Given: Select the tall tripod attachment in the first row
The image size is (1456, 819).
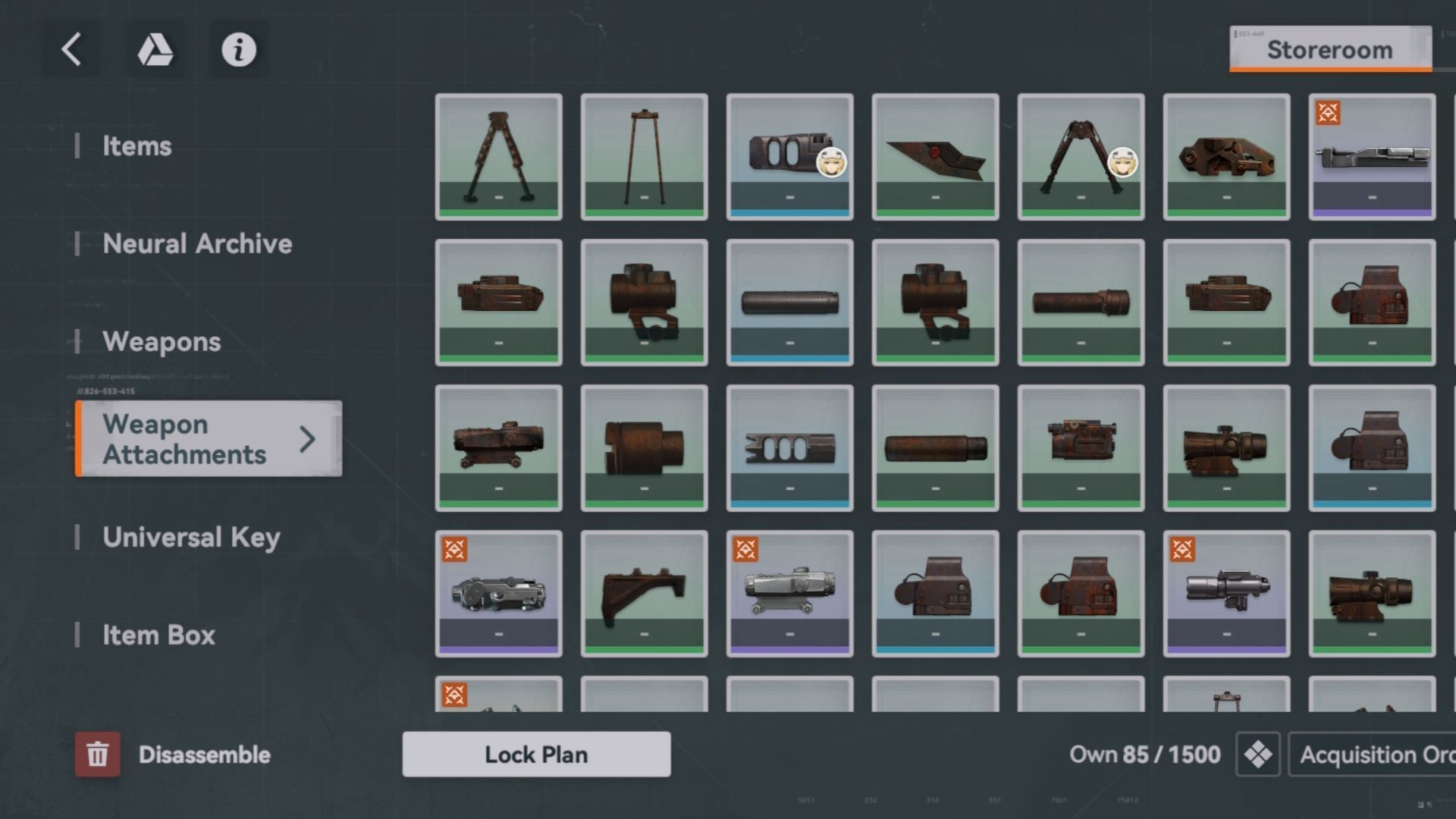Looking at the screenshot, I should pos(644,157).
